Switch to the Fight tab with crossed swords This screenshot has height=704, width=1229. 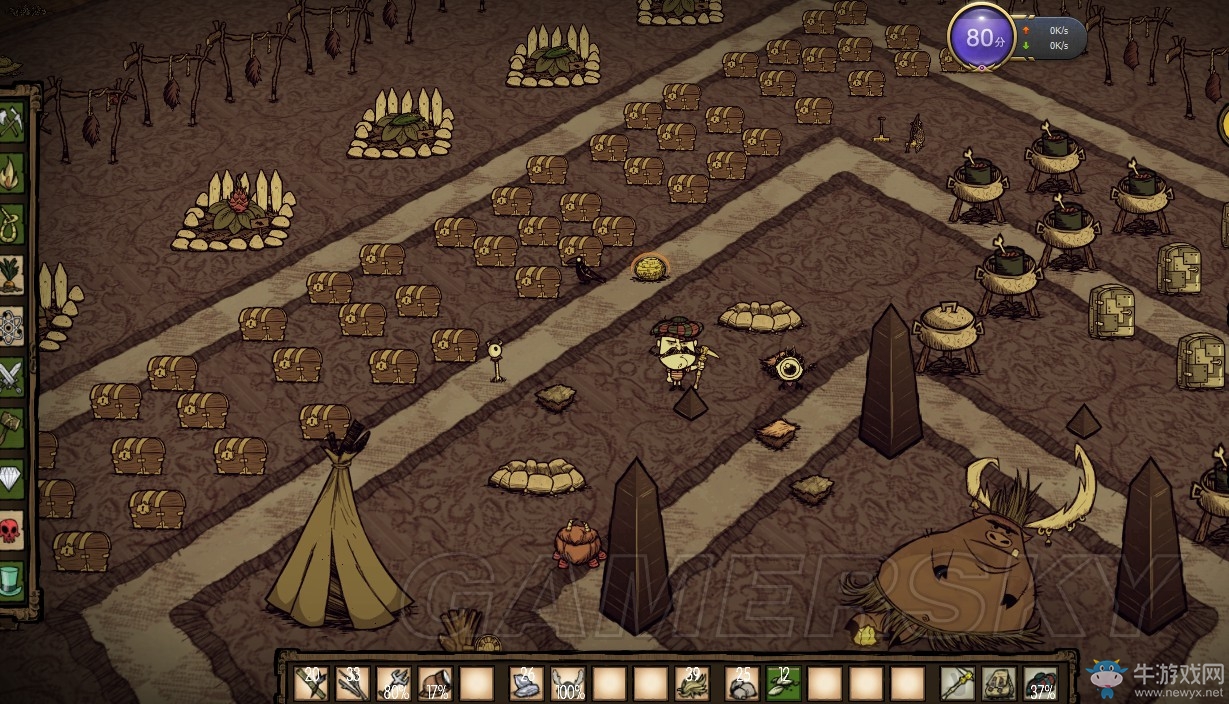click(x=13, y=376)
